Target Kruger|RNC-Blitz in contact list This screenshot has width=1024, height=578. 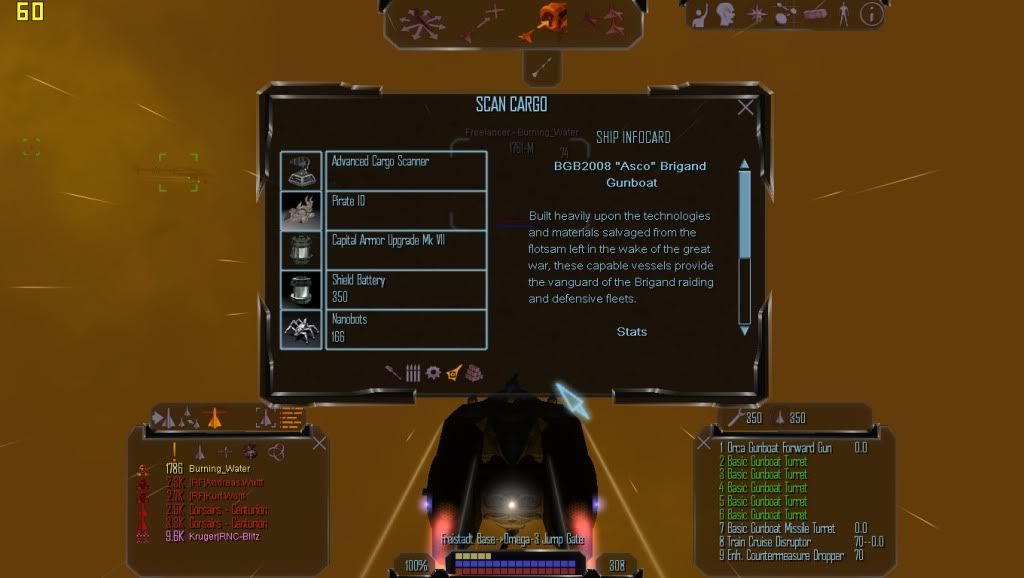(x=225, y=536)
